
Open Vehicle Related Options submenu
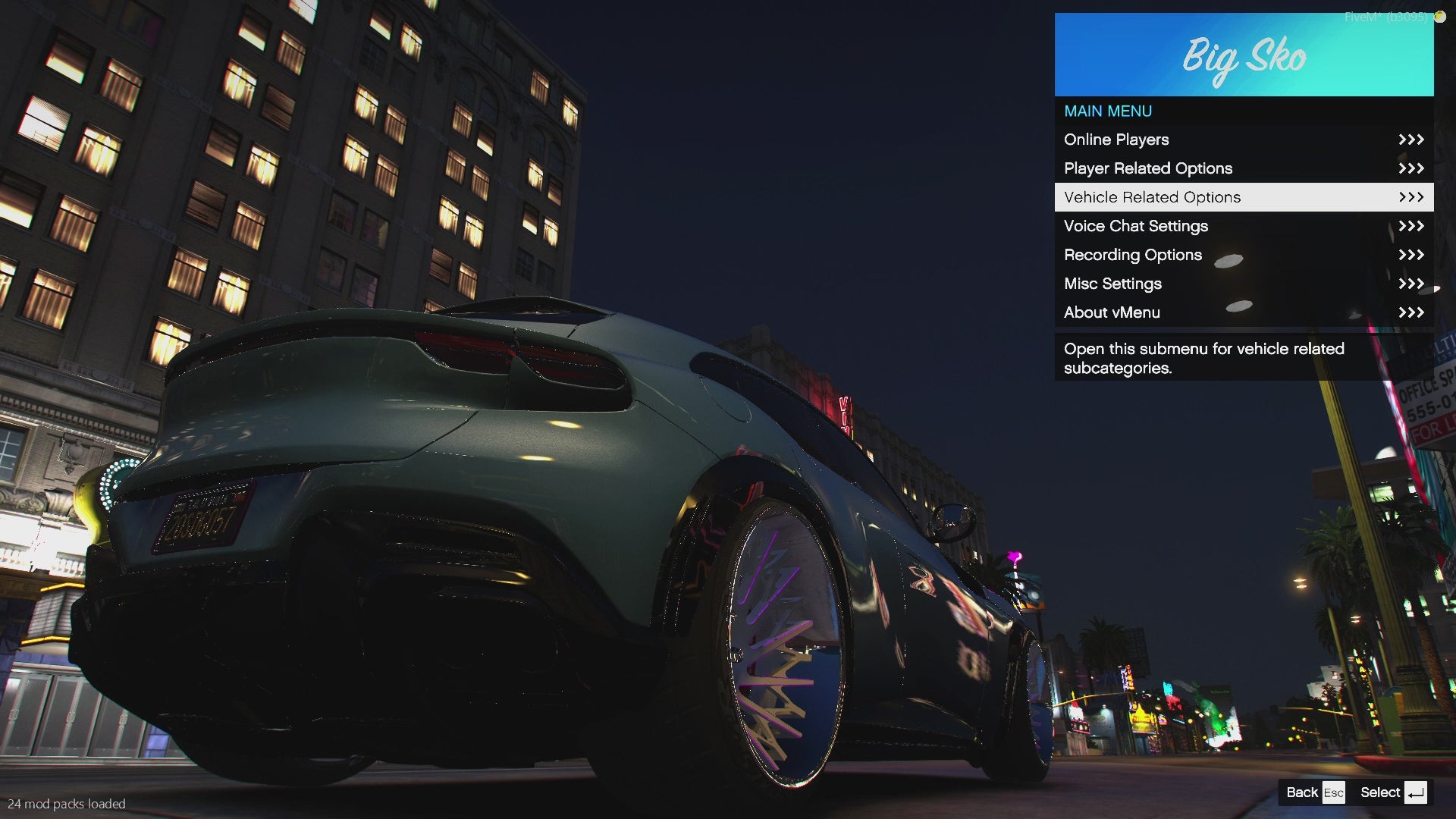pos(1244,197)
